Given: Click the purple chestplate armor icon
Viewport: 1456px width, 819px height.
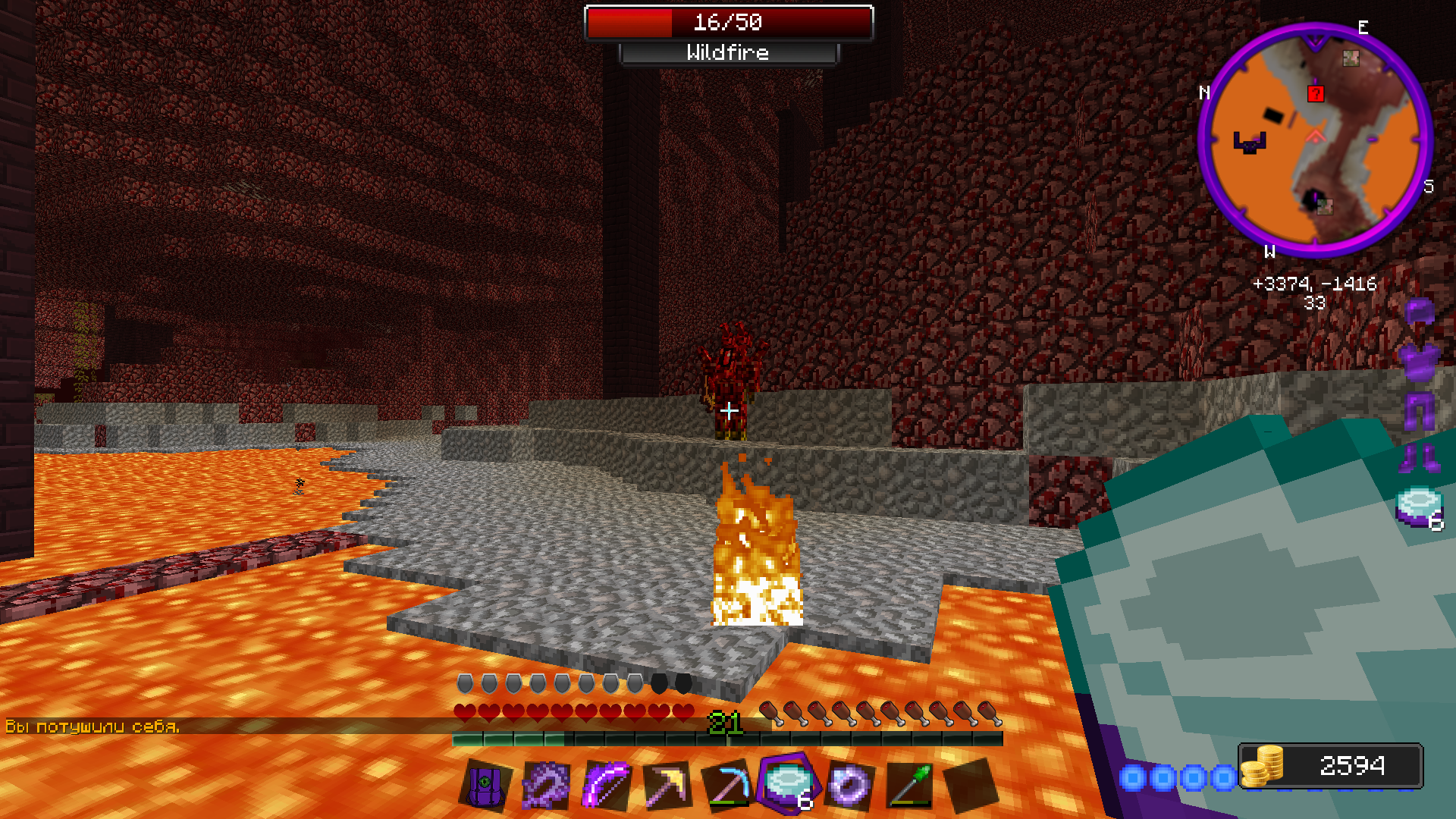Looking at the screenshot, I should (1419, 361).
